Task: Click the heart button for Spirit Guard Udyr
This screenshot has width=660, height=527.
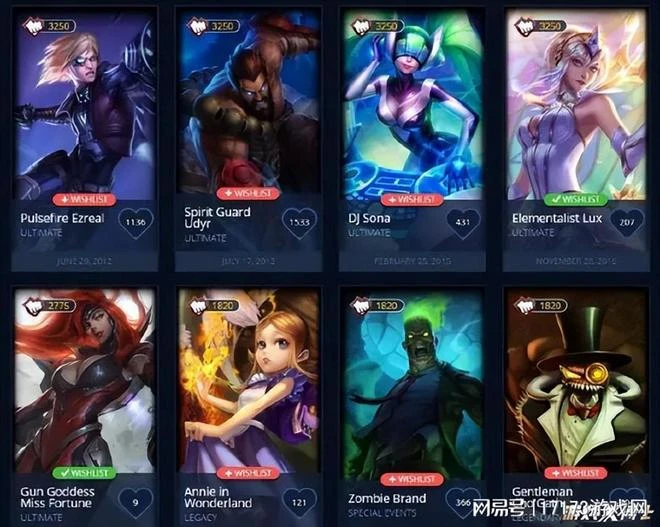Action: 299,222
